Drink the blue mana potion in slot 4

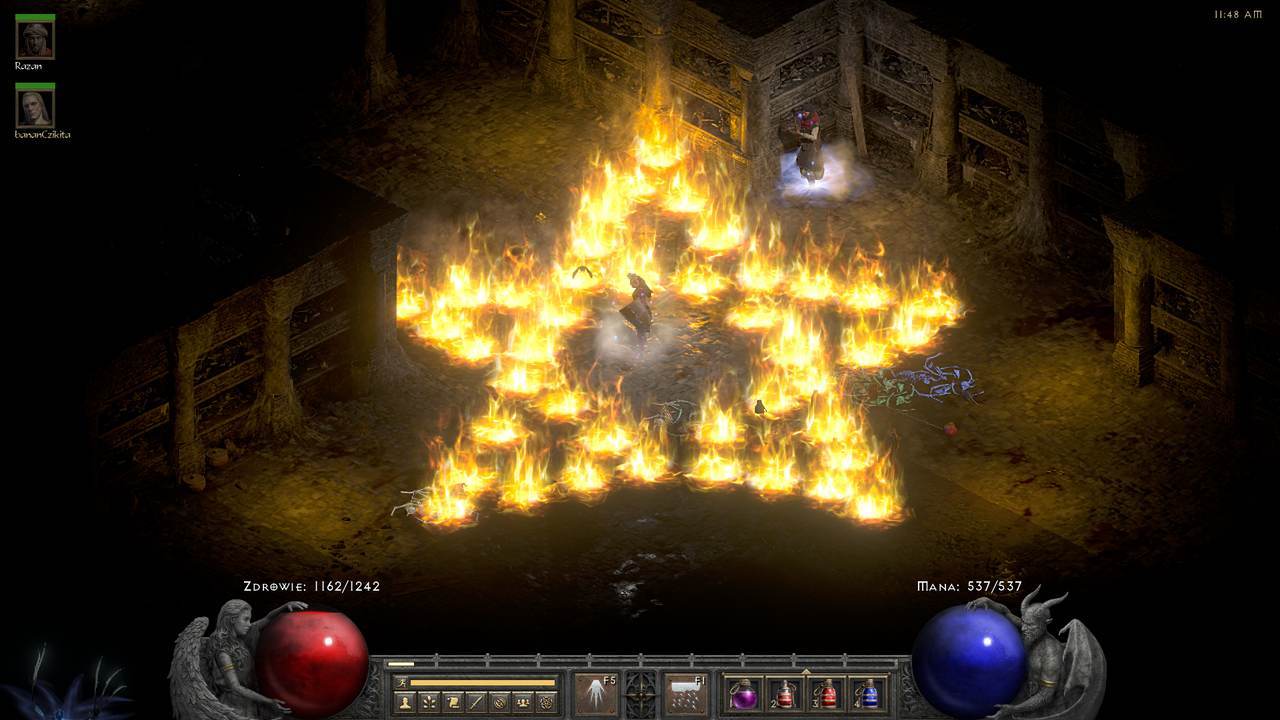[869, 694]
